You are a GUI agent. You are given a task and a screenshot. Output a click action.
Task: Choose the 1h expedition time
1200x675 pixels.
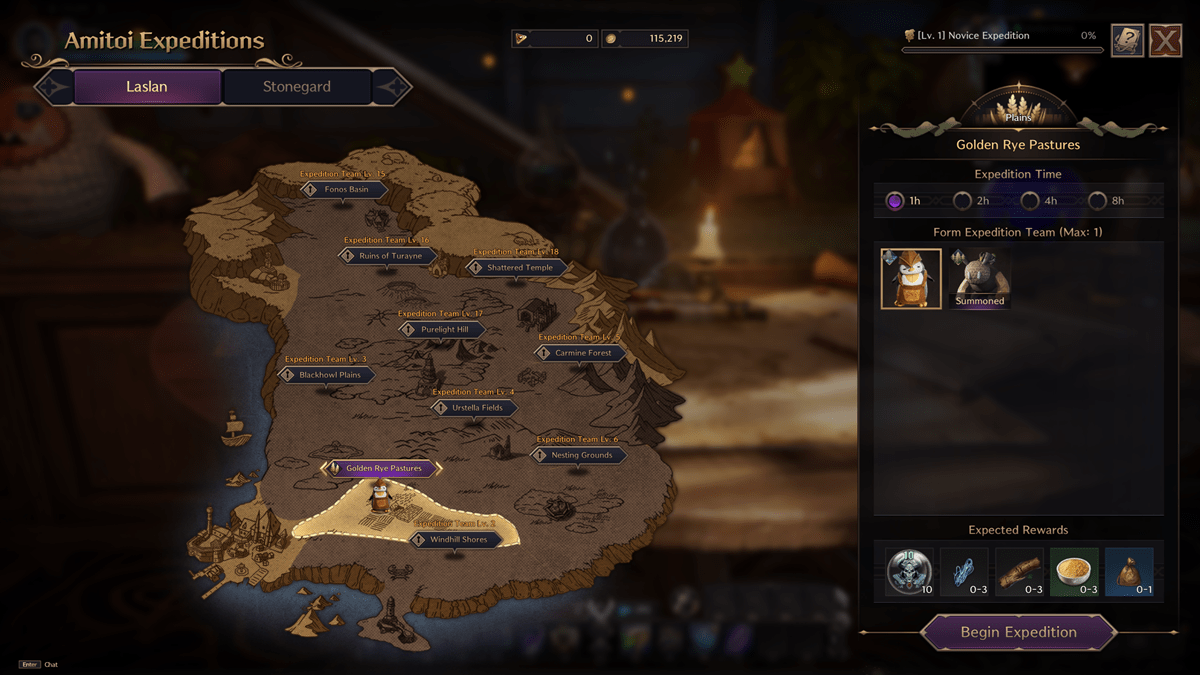895,200
